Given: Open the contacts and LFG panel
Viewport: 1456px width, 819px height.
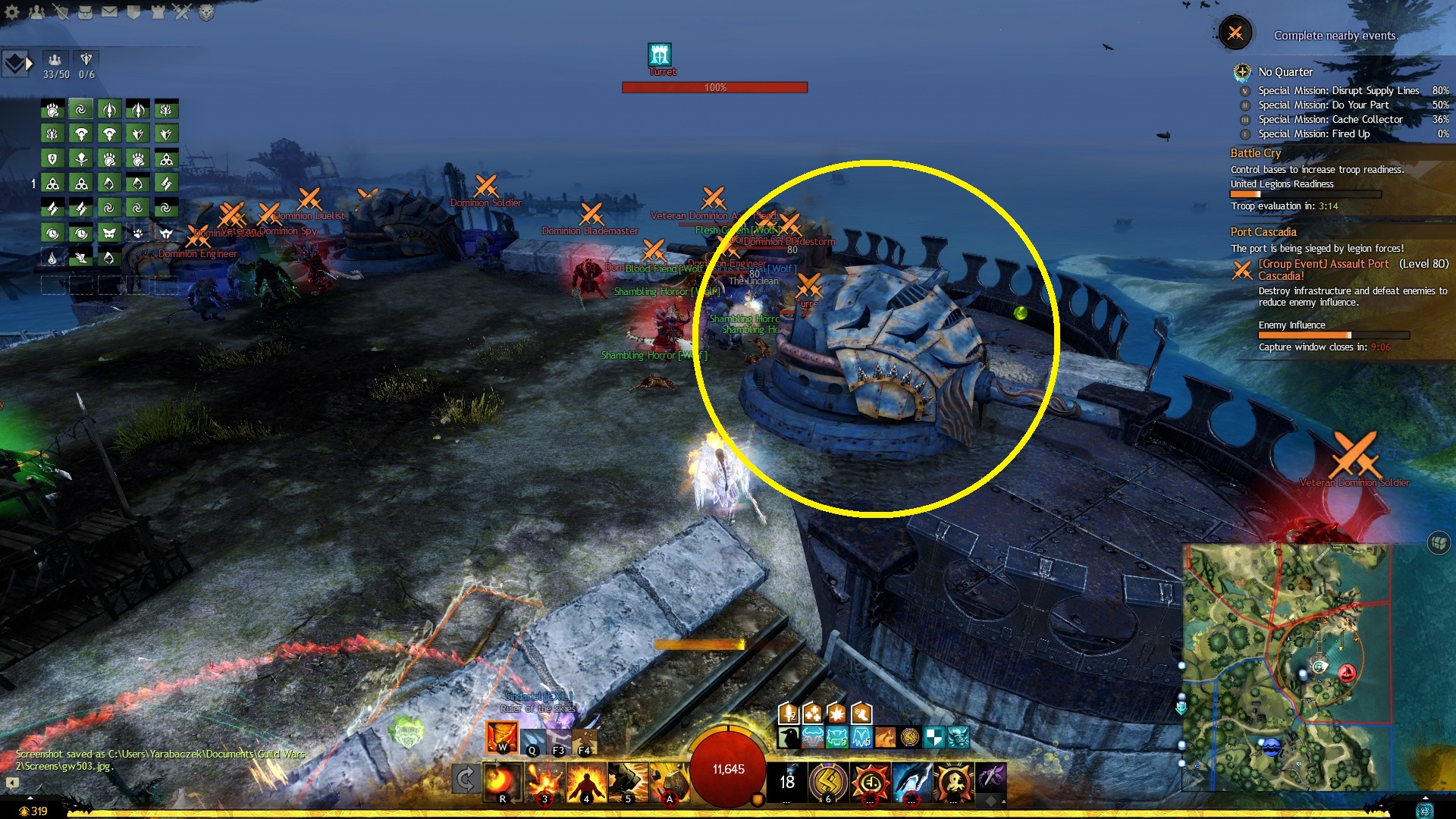Looking at the screenshot, I should click(36, 11).
